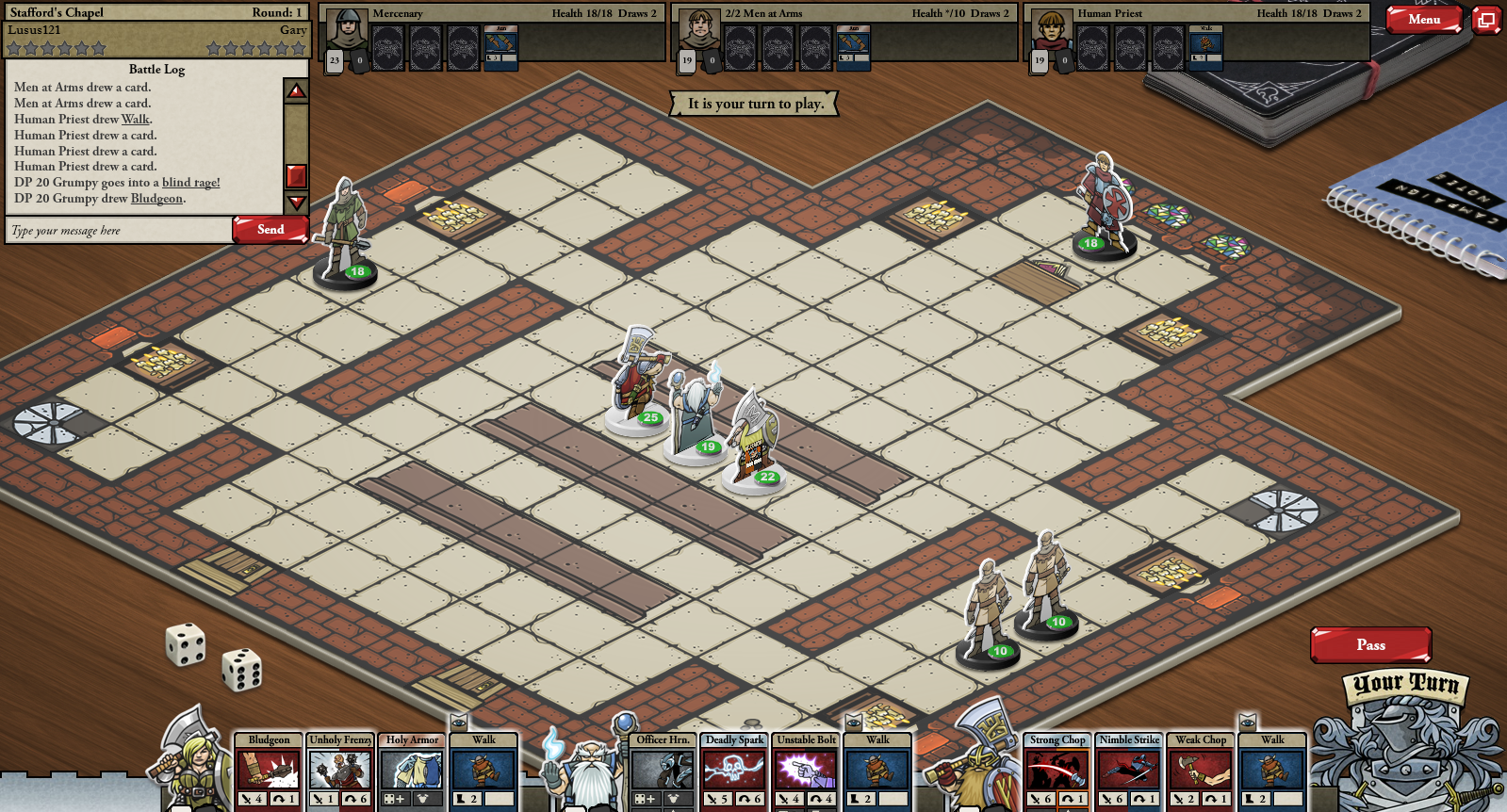Focus the chat message input field
Viewport: 1507px width, 812px height.
click(x=119, y=231)
